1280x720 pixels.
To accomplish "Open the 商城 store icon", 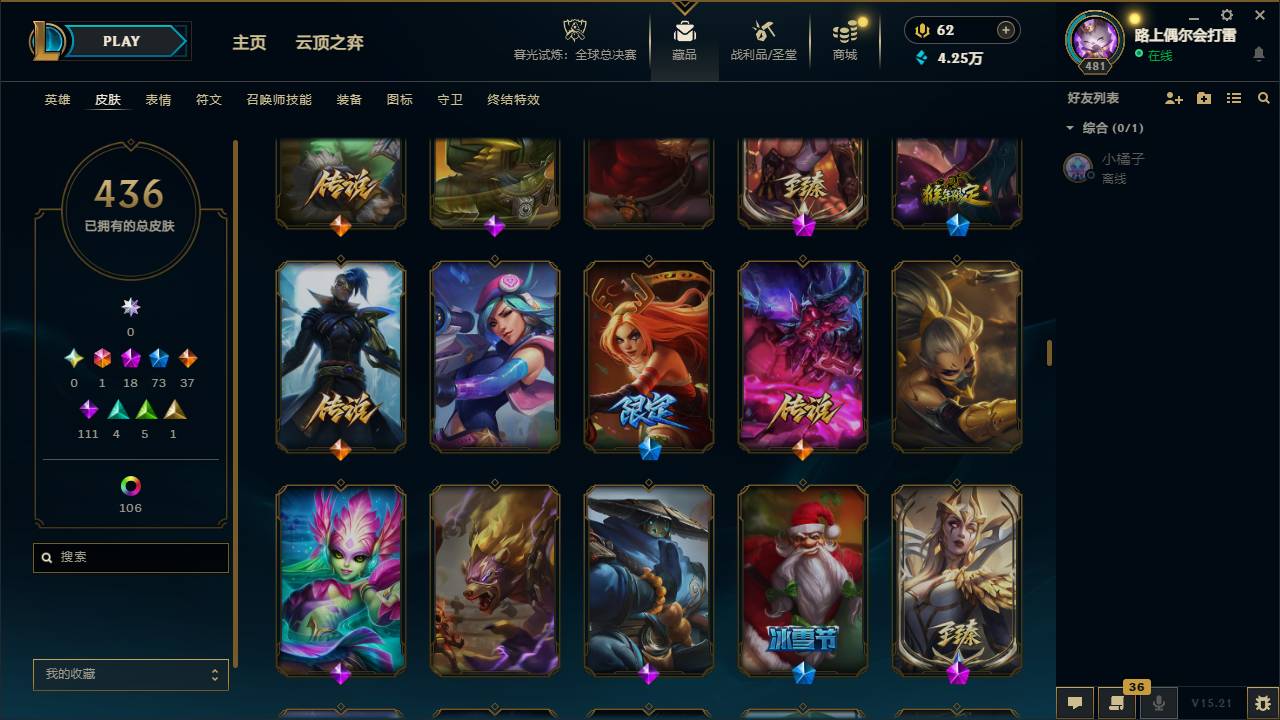I will (843, 30).
